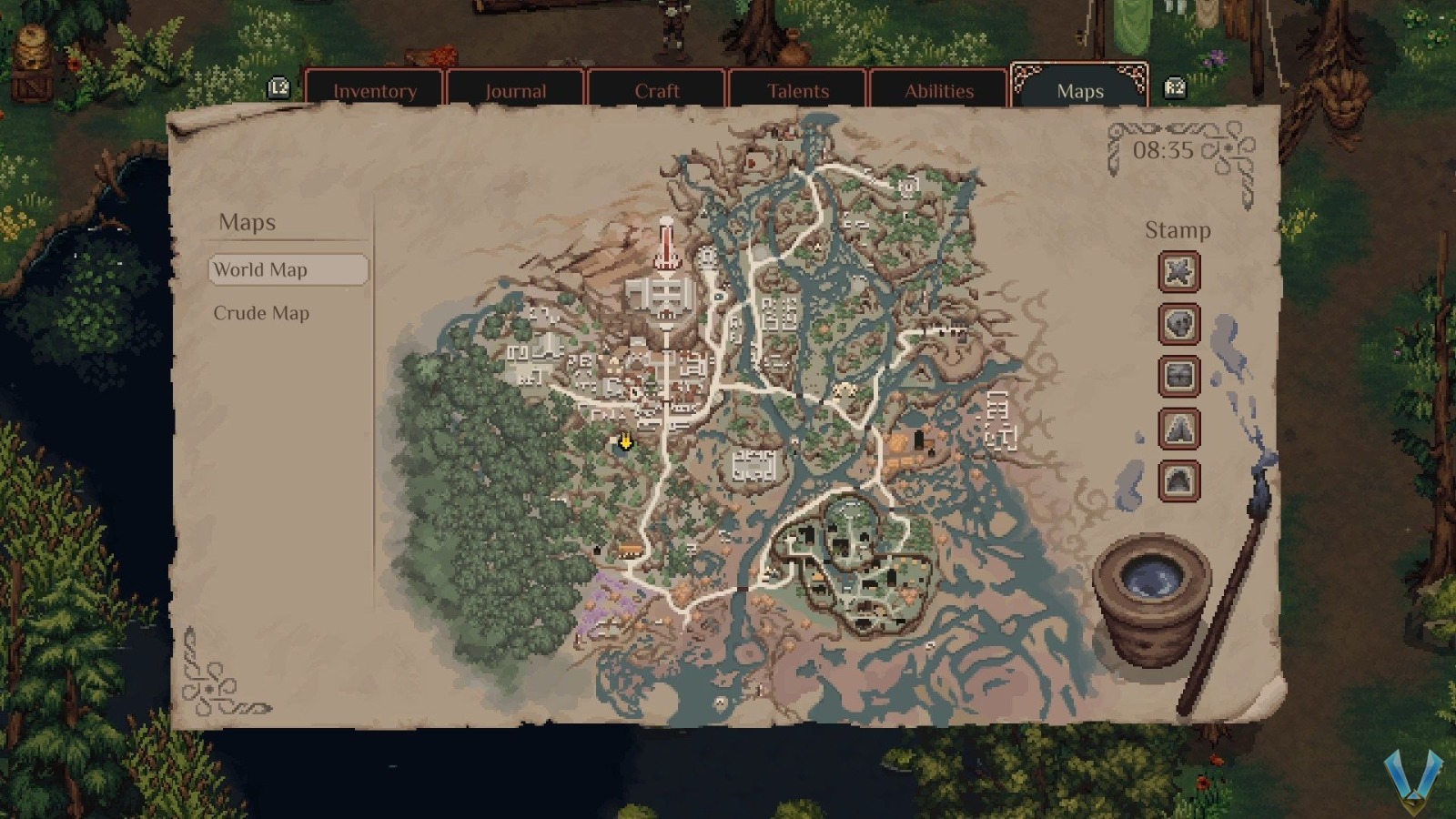Viewport: 1456px width, 819px height.
Task: Click the inkwell beside the quill
Action: (1152, 596)
